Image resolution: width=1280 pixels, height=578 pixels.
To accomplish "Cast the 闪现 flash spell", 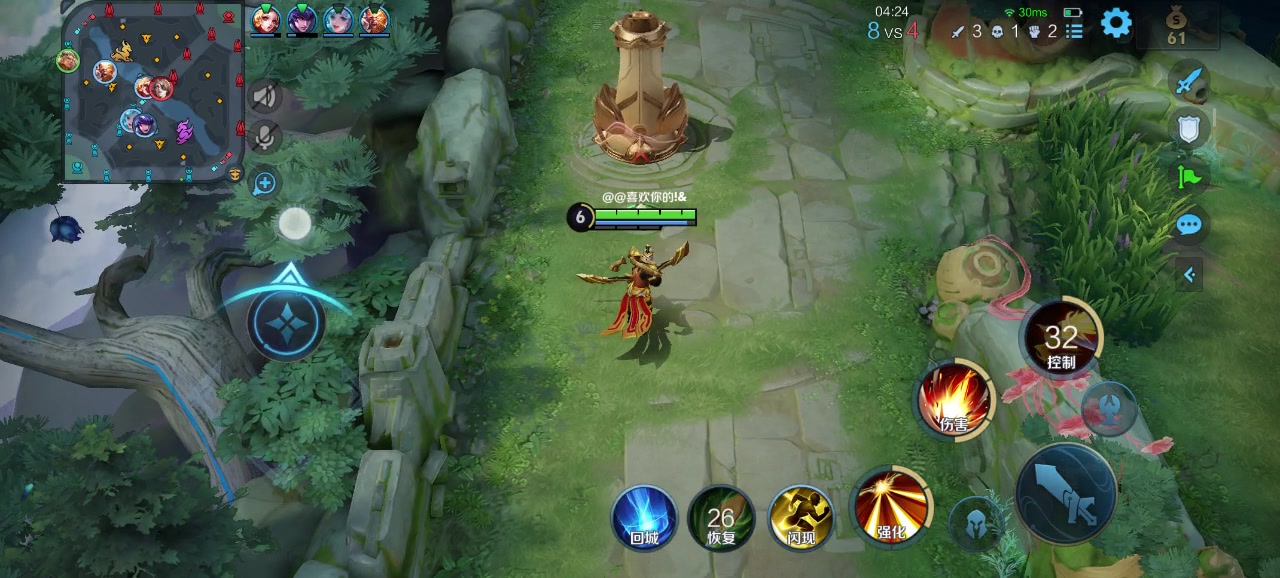I will click(800, 518).
